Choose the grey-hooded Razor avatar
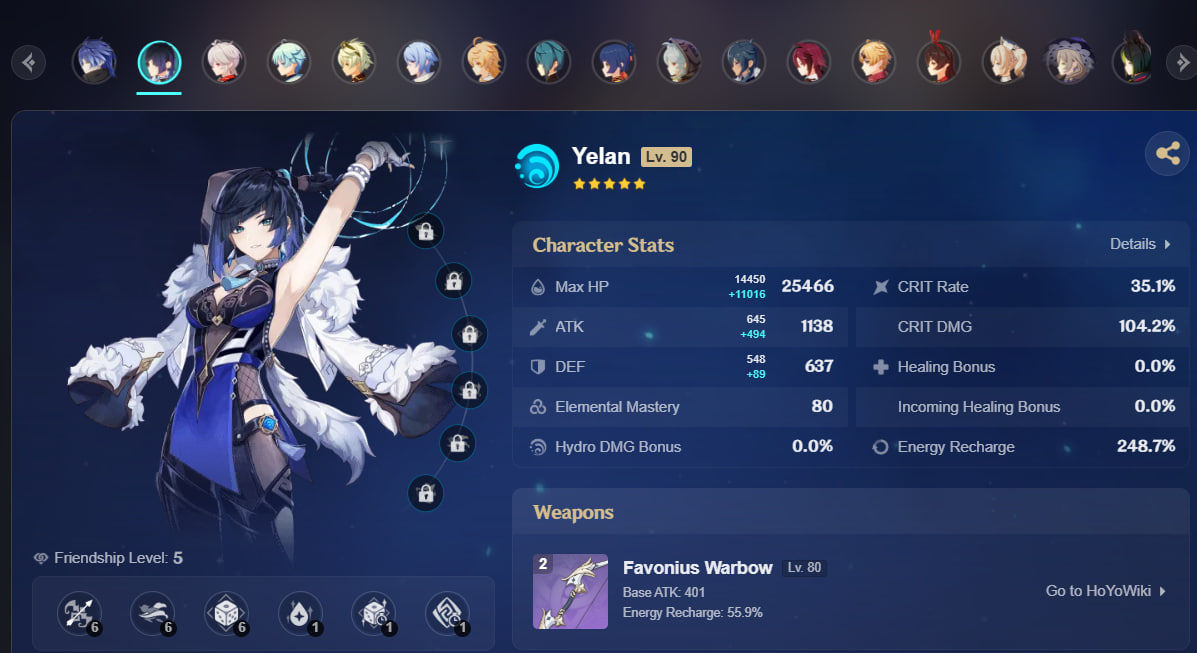1197x653 pixels. (x=679, y=62)
